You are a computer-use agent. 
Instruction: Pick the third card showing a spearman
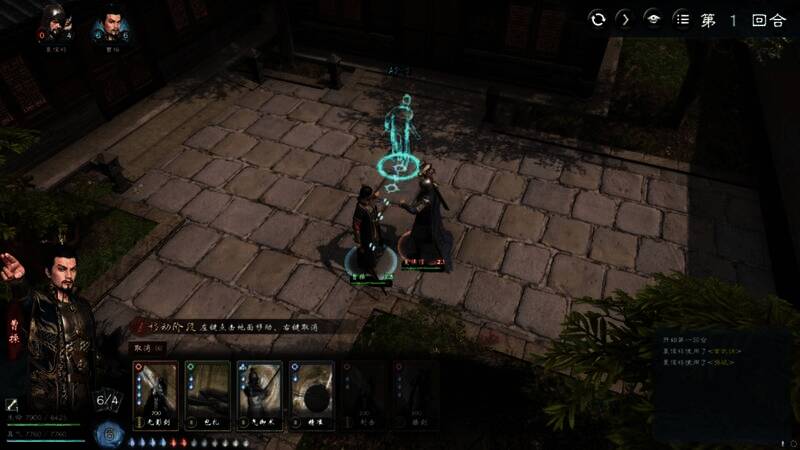point(259,395)
